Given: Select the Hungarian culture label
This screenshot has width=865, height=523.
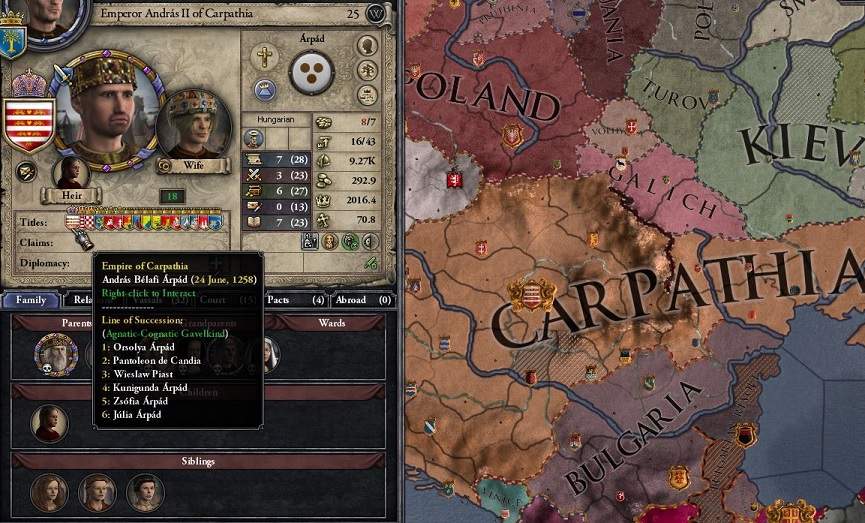Looking at the screenshot, I should click(277, 119).
